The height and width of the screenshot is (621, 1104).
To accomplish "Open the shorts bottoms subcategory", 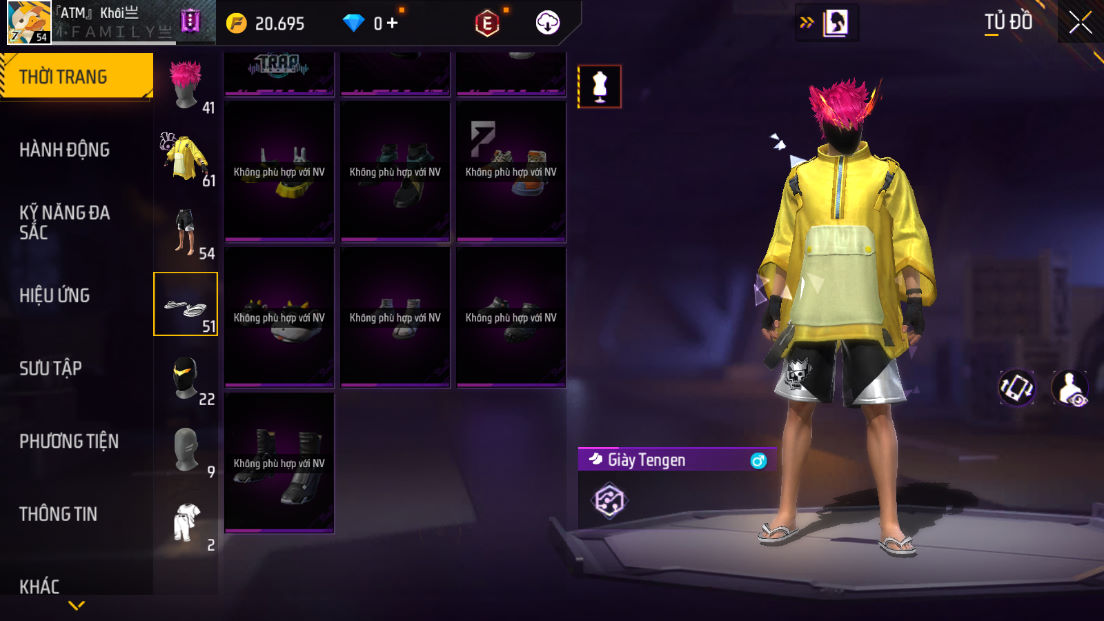I will 185,232.
